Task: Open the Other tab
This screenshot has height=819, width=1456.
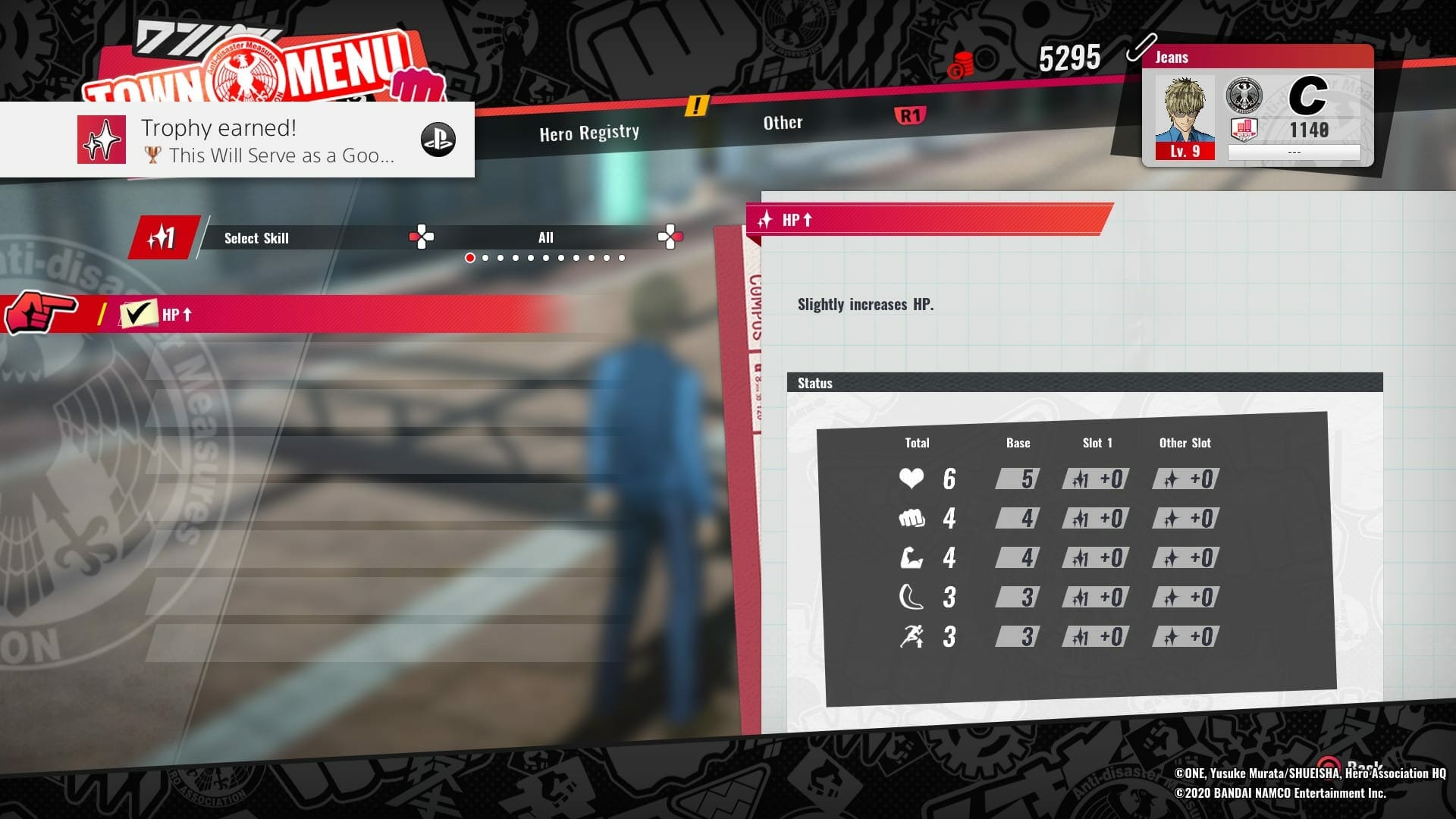Action: [783, 123]
